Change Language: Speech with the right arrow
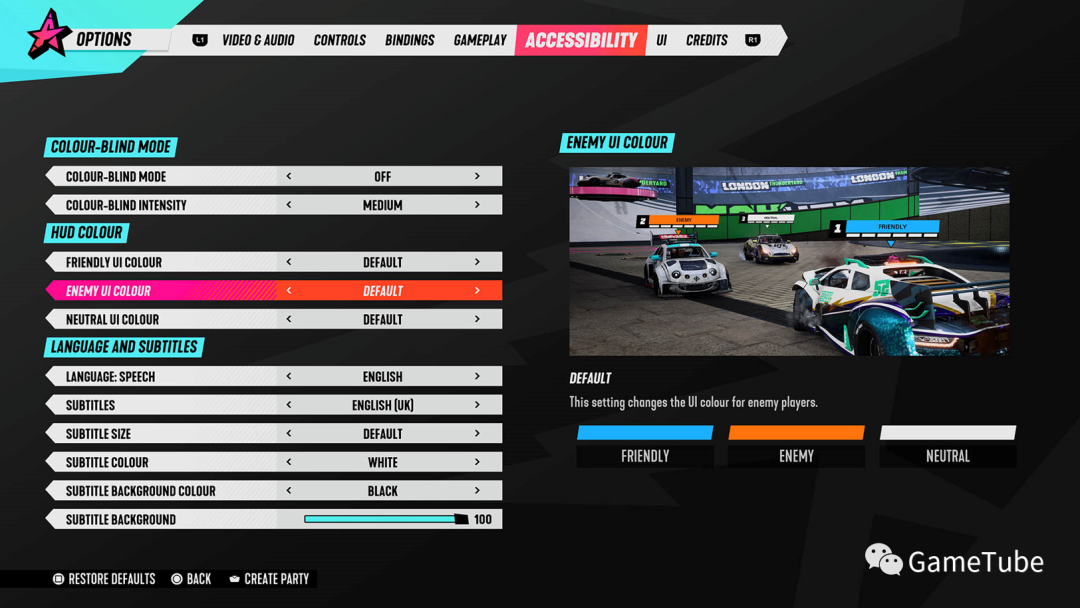The height and width of the screenshot is (608, 1080). tap(477, 377)
